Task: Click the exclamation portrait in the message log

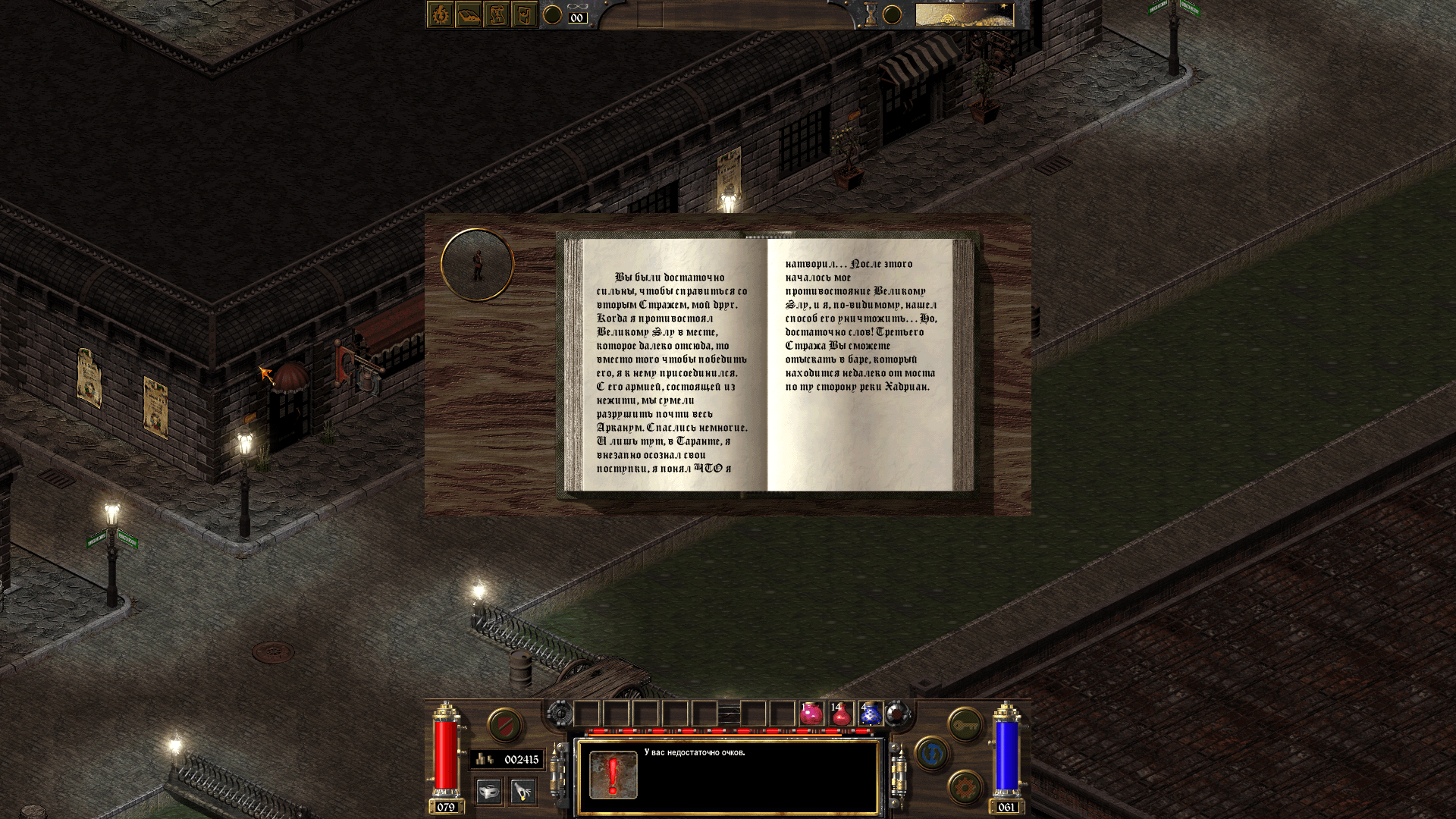Action: (x=614, y=773)
